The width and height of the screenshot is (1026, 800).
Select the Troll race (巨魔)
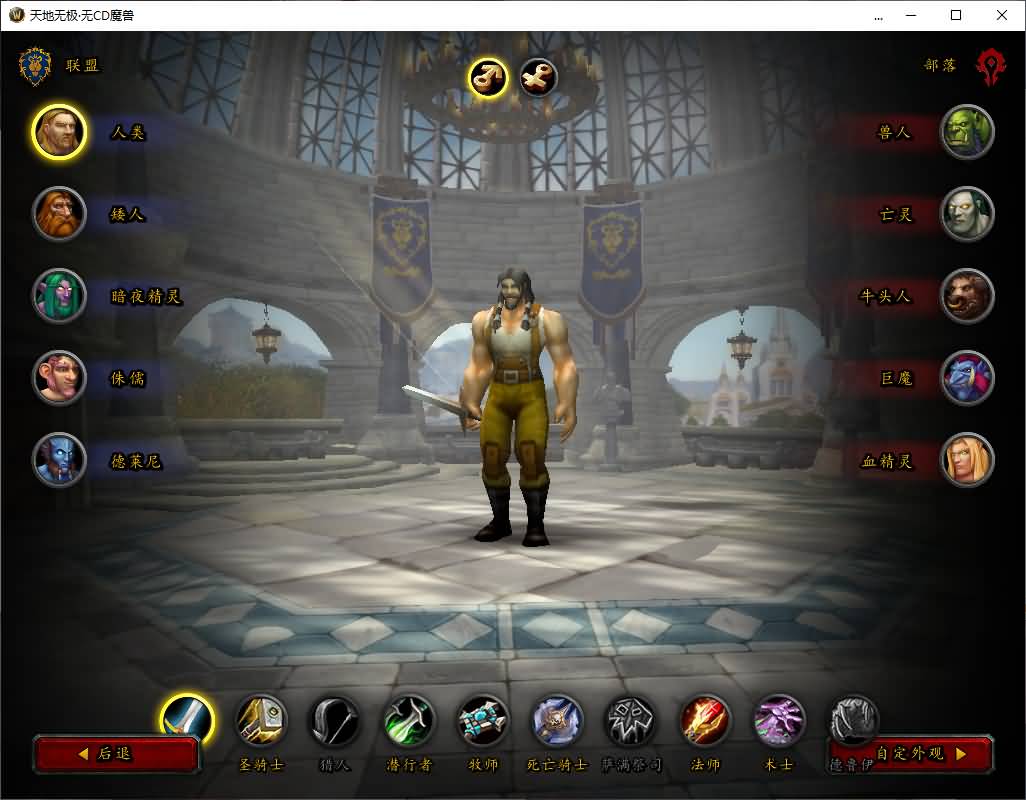(x=967, y=378)
